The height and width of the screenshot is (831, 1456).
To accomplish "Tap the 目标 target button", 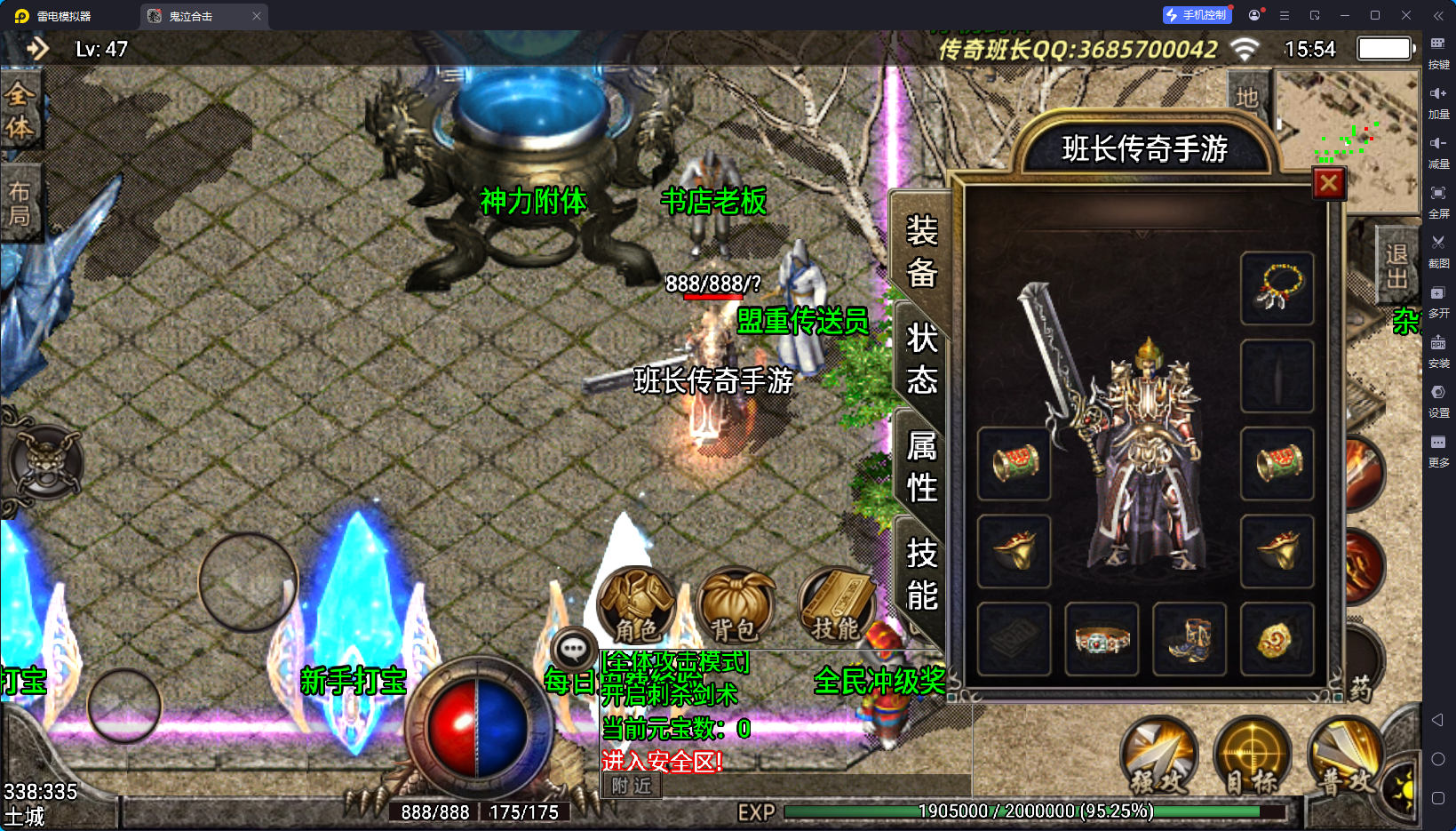I will pos(1253,756).
